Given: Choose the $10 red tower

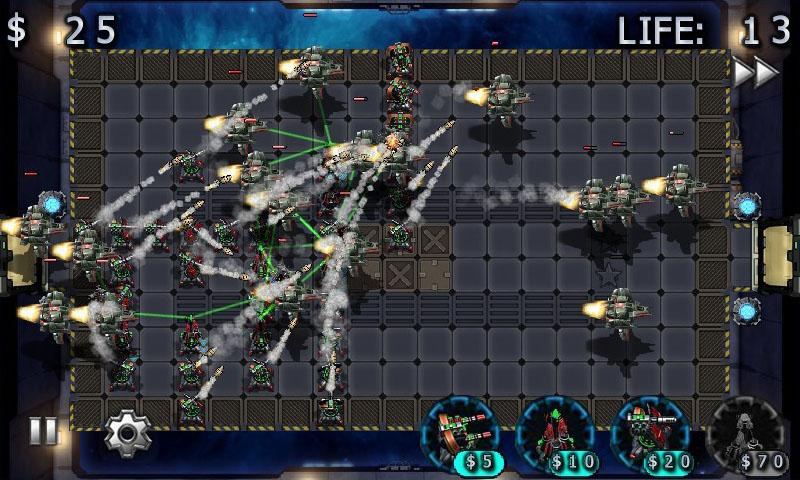Looking at the screenshot, I should [555, 434].
